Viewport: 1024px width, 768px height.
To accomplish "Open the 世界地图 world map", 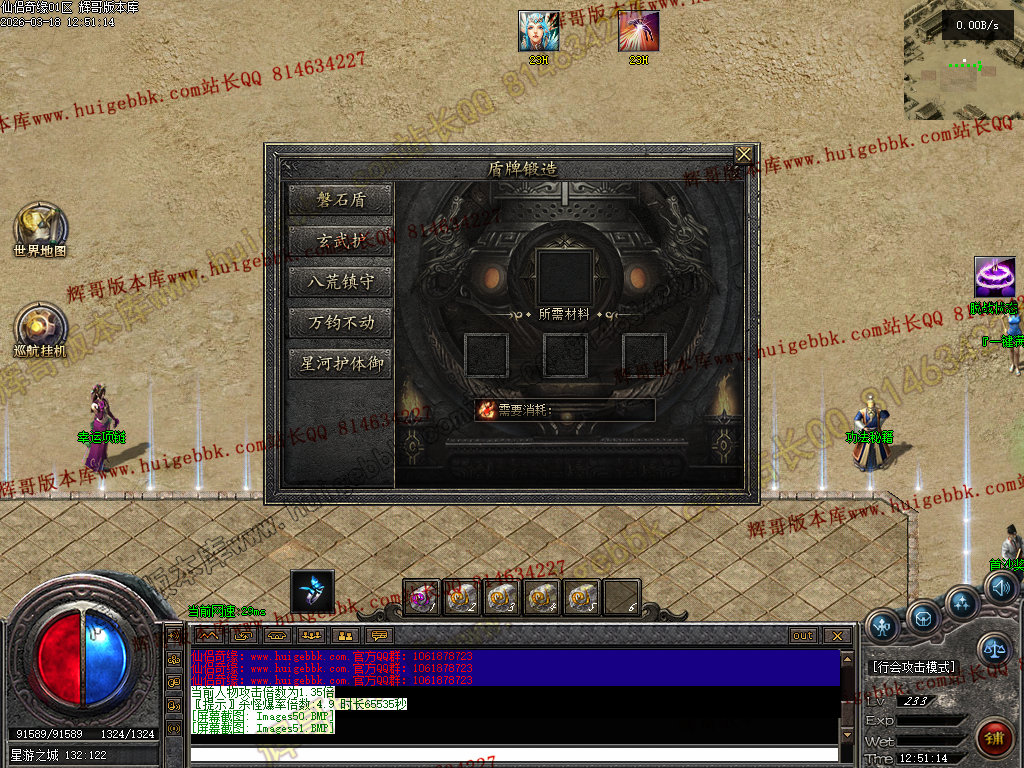I will [40, 226].
